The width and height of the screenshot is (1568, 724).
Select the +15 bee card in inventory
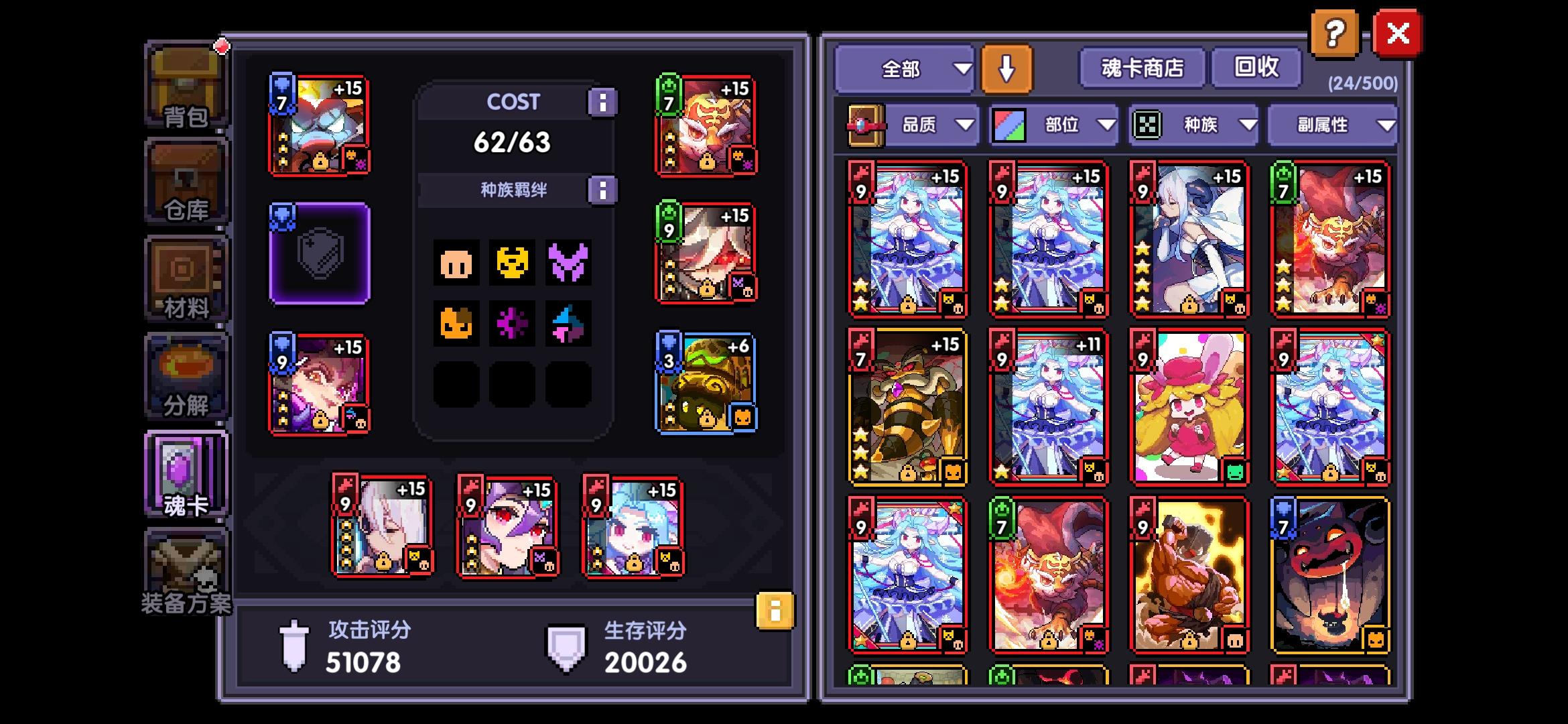coord(907,407)
